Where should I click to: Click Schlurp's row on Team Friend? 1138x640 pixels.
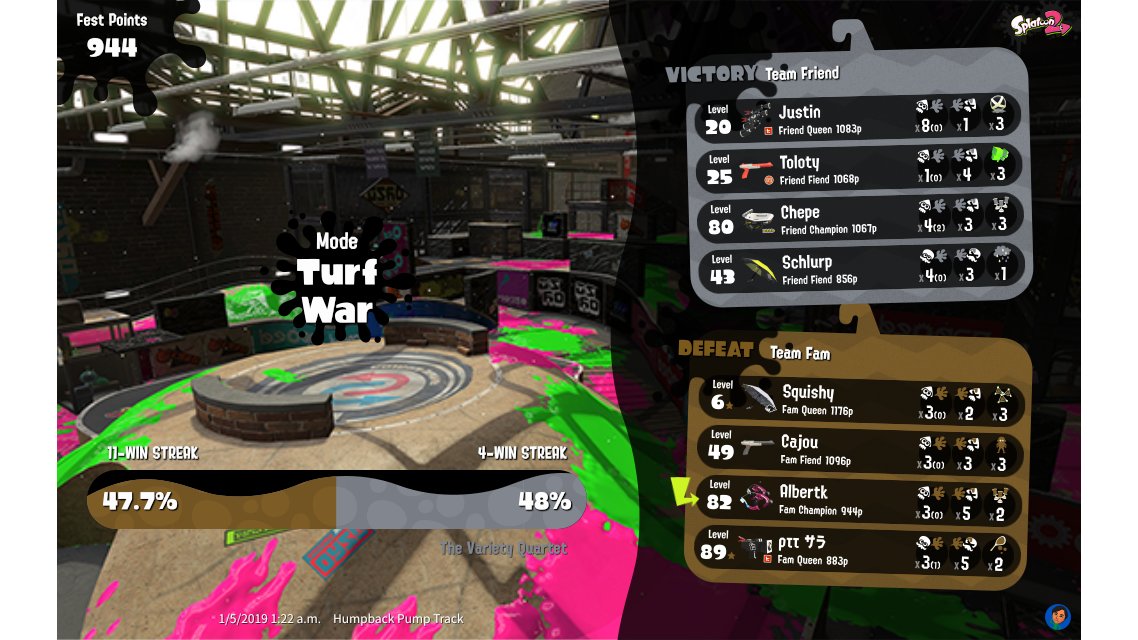point(860,267)
